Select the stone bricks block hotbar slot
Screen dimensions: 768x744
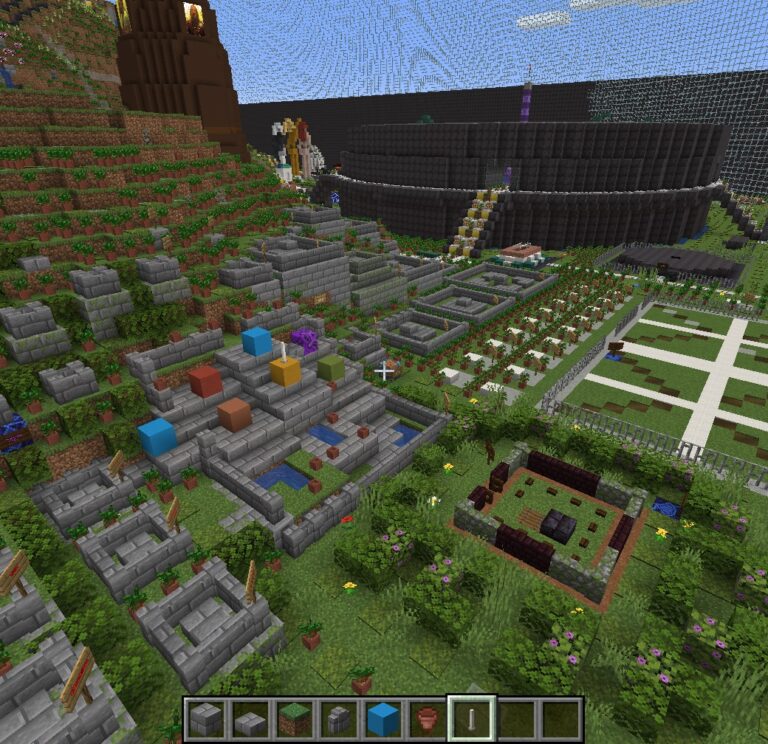pyautogui.click(x=206, y=718)
